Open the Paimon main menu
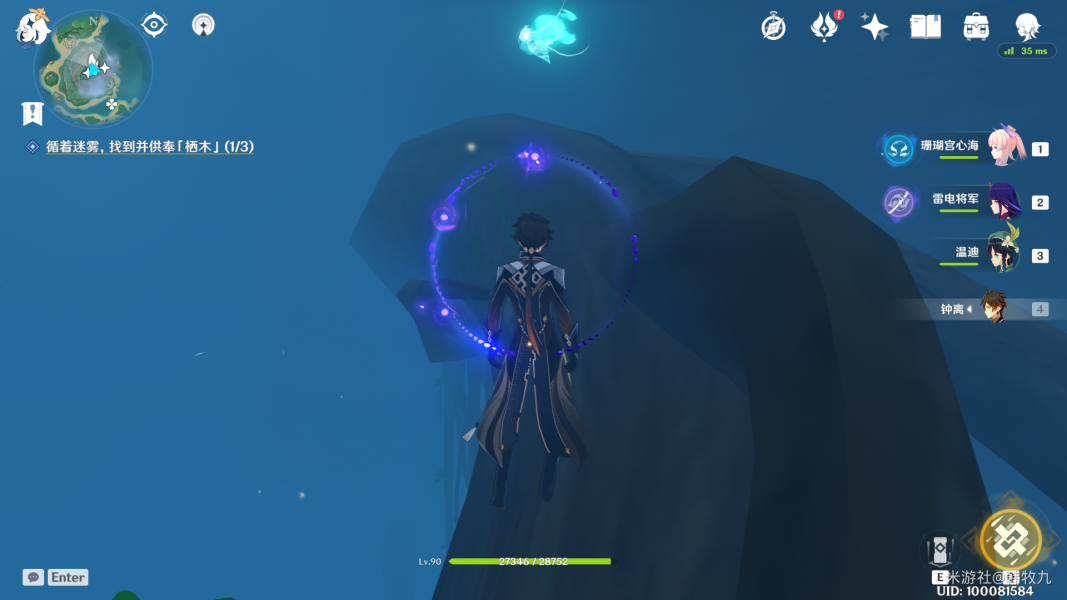This screenshot has height=600, width=1067. click(x=33, y=26)
